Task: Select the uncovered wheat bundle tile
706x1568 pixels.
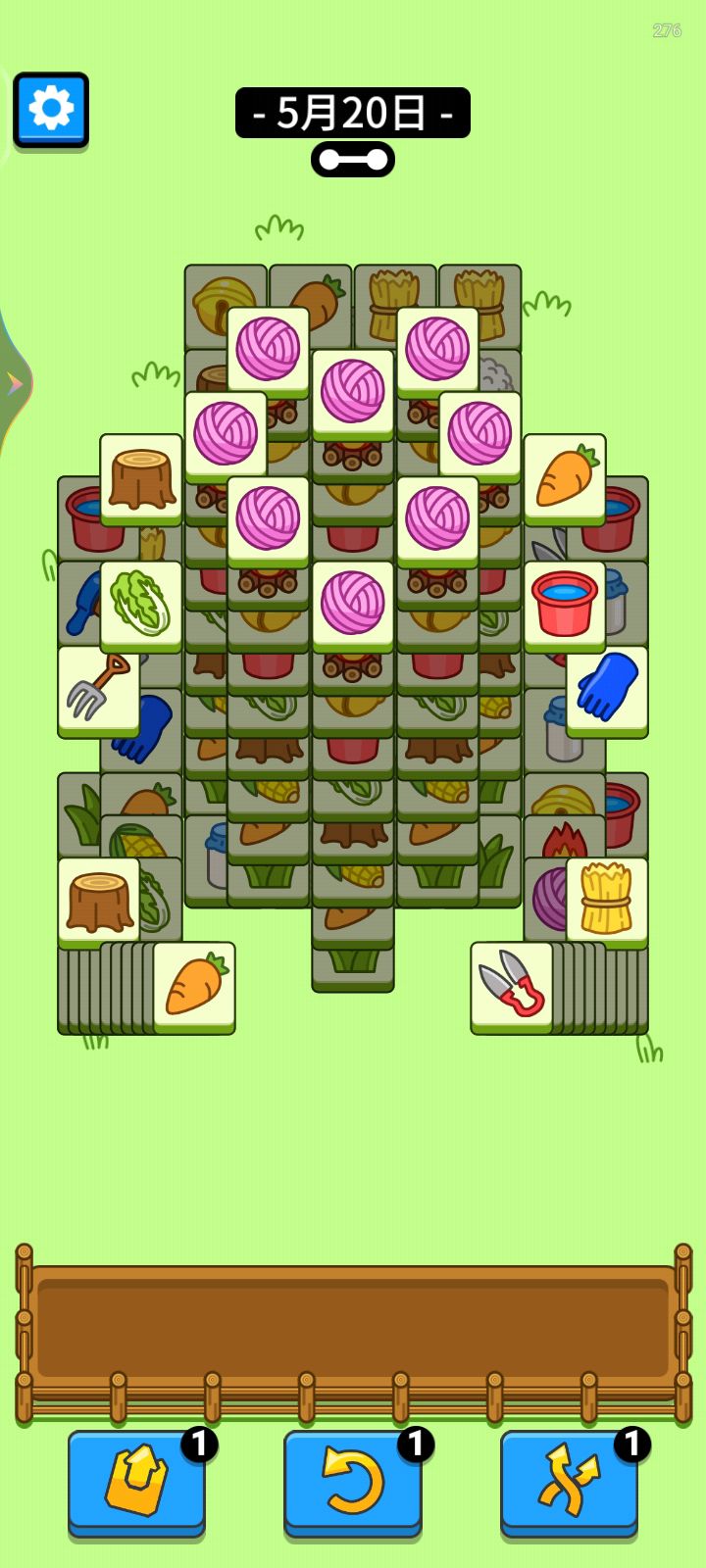Action: click(x=606, y=901)
